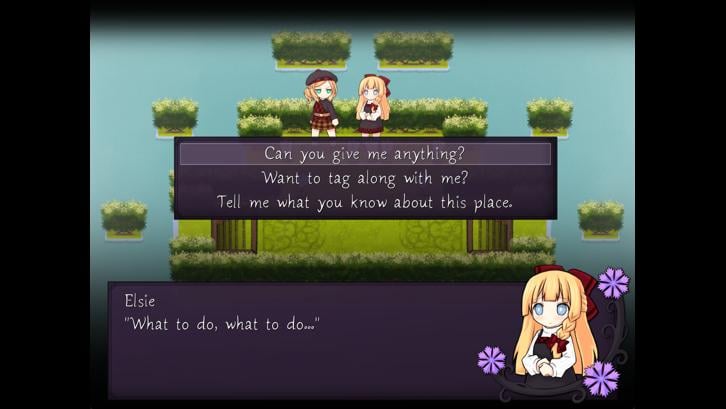Select "Want to tag along with me?"

click(365, 178)
